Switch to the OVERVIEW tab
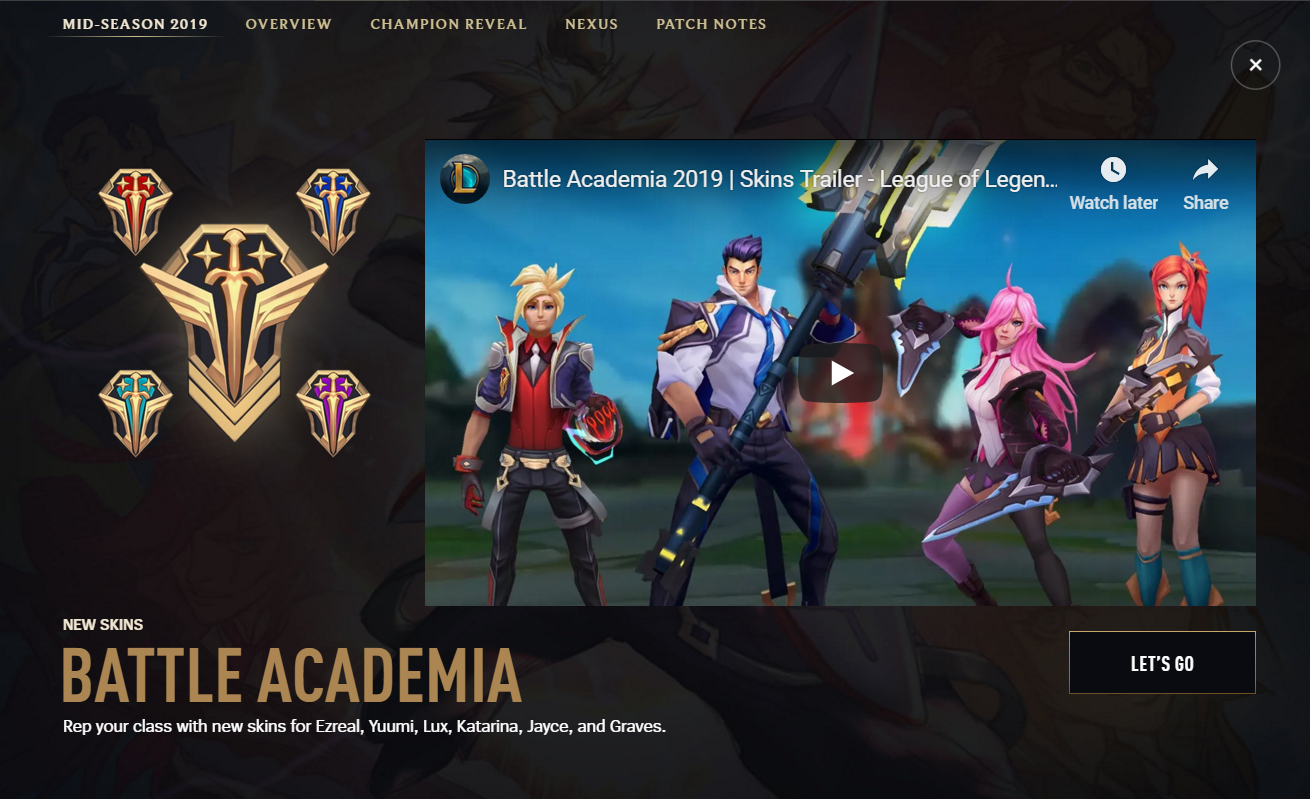This screenshot has height=799, width=1310. click(289, 24)
